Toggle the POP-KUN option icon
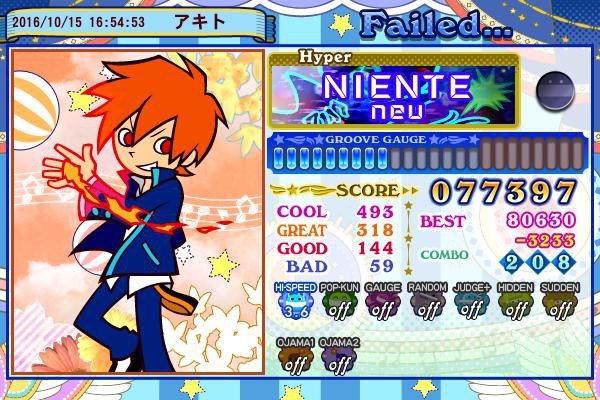The height and width of the screenshot is (400, 600). tap(338, 304)
